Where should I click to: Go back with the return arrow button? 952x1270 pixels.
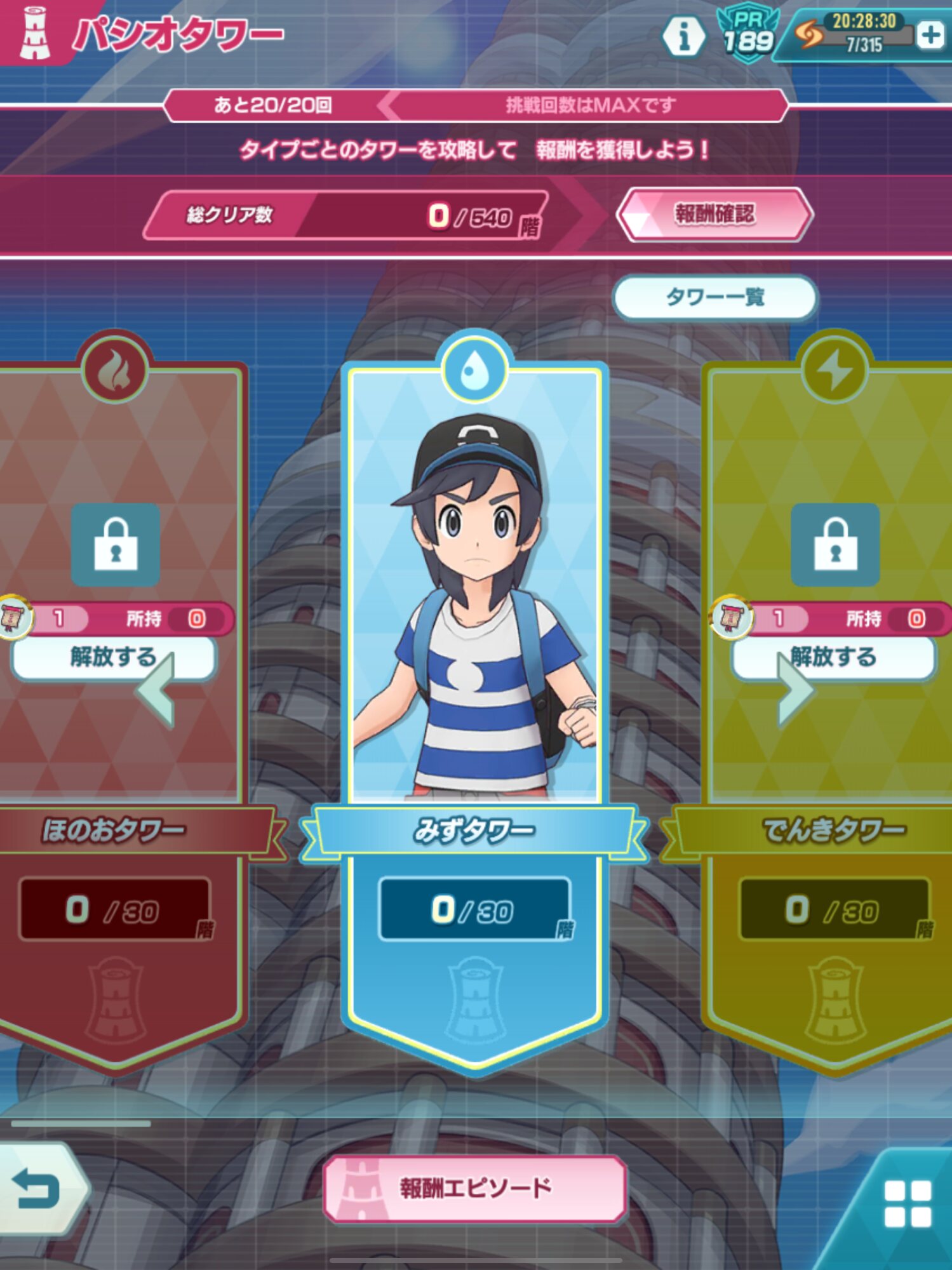(x=37, y=1188)
